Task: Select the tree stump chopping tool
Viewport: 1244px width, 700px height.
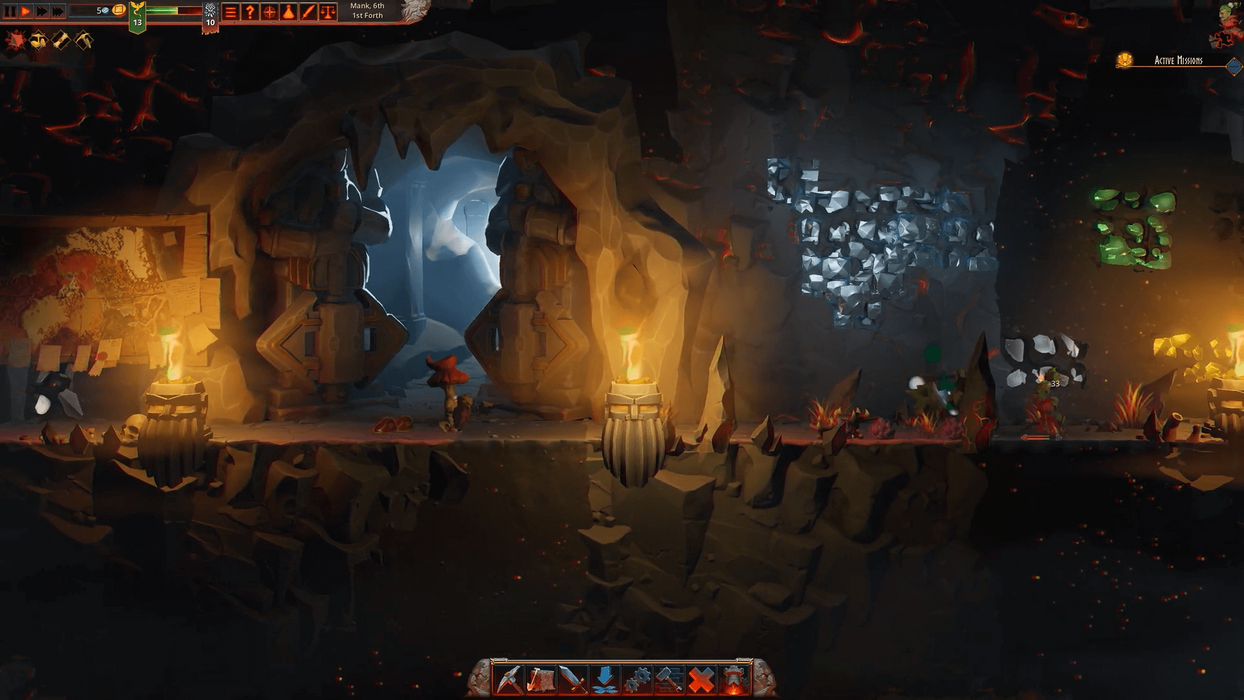Action: [541, 679]
